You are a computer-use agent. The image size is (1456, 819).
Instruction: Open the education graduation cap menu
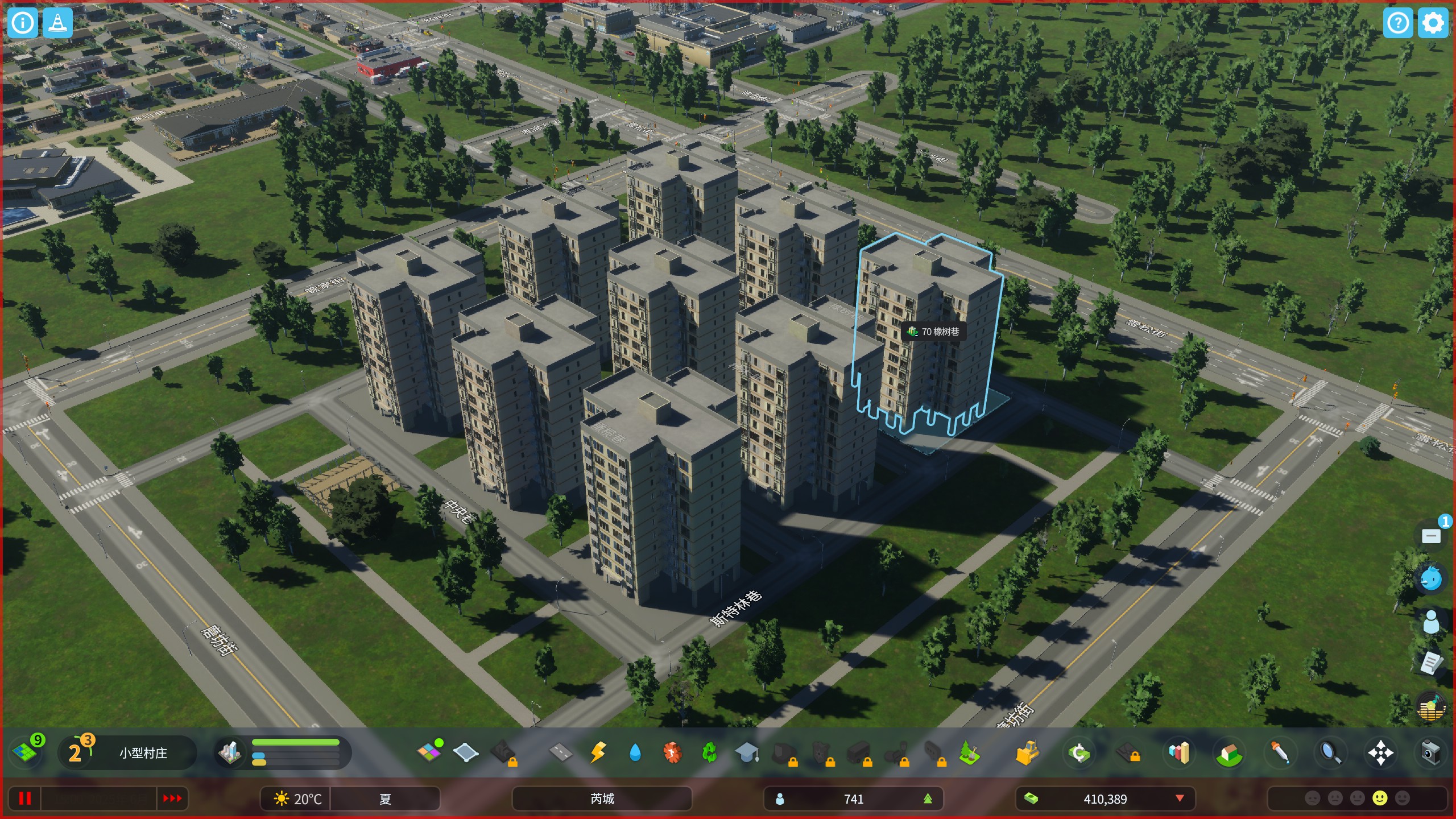(x=747, y=753)
